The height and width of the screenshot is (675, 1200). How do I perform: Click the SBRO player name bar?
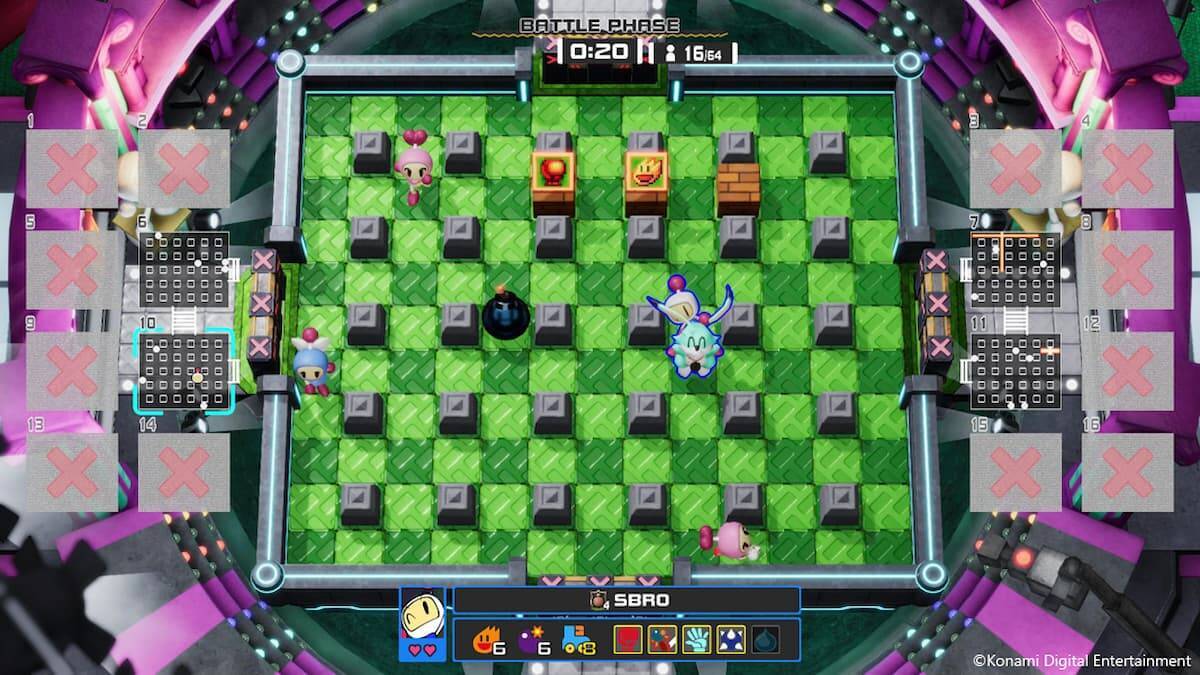coord(627,600)
